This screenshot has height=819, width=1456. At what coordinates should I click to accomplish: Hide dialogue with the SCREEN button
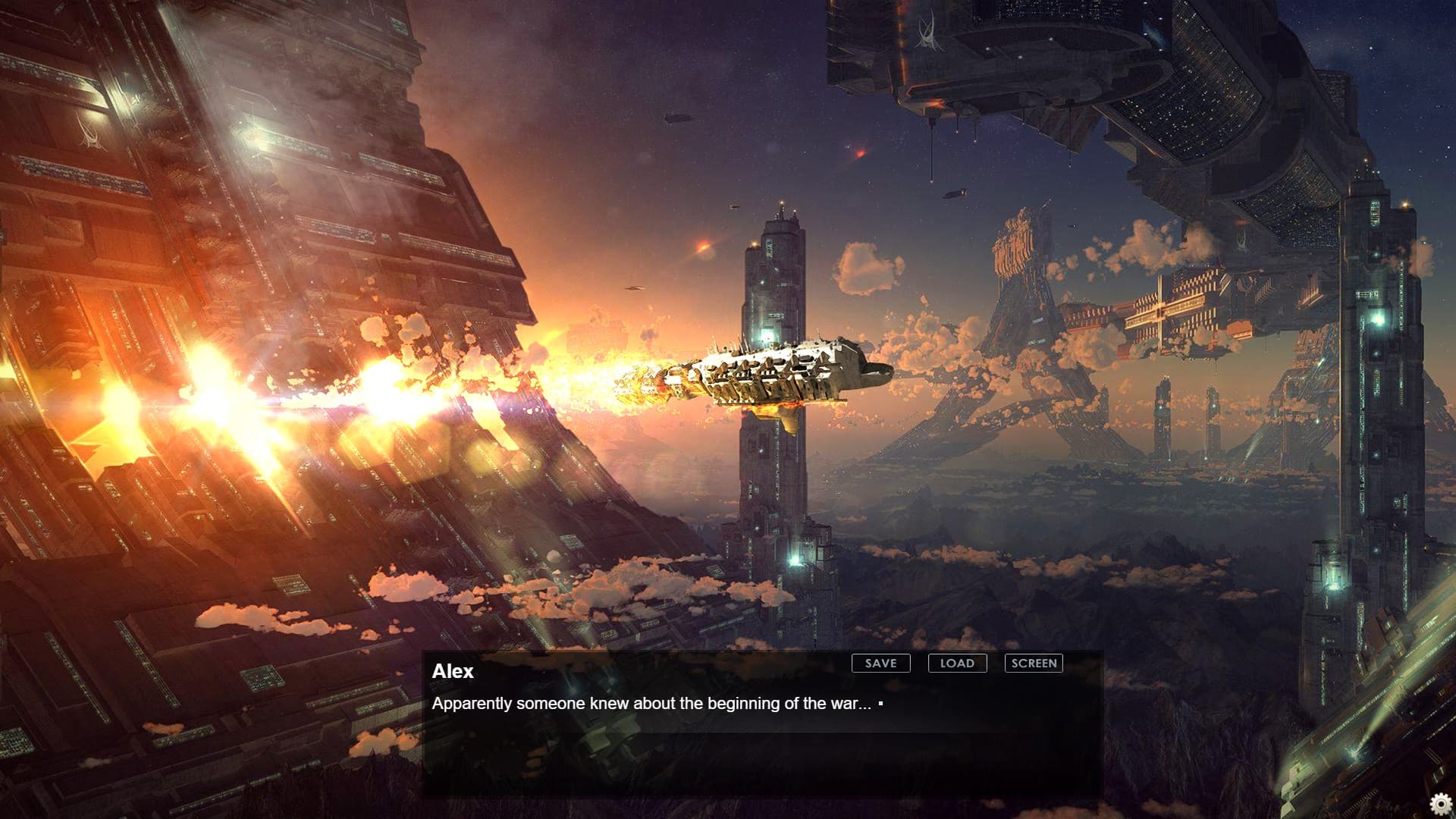[1034, 664]
